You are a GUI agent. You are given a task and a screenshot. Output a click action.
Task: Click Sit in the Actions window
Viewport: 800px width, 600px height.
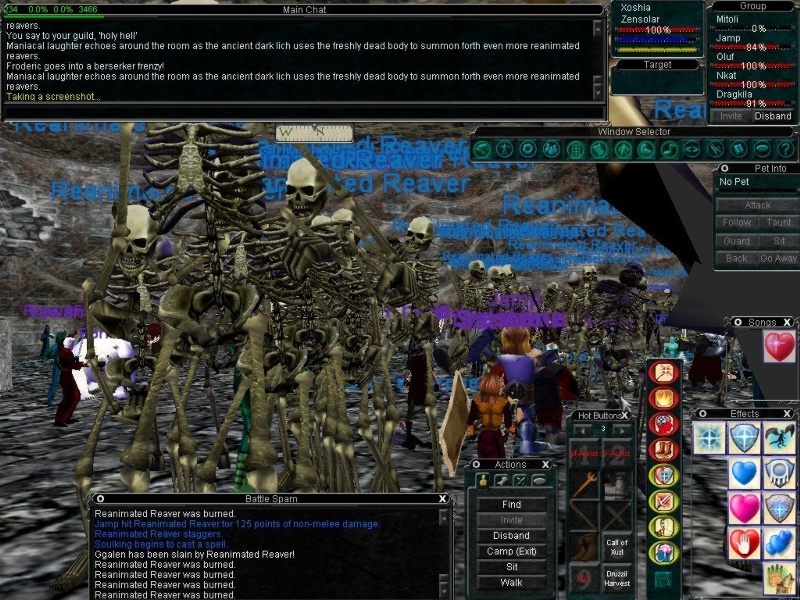click(x=511, y=567)
